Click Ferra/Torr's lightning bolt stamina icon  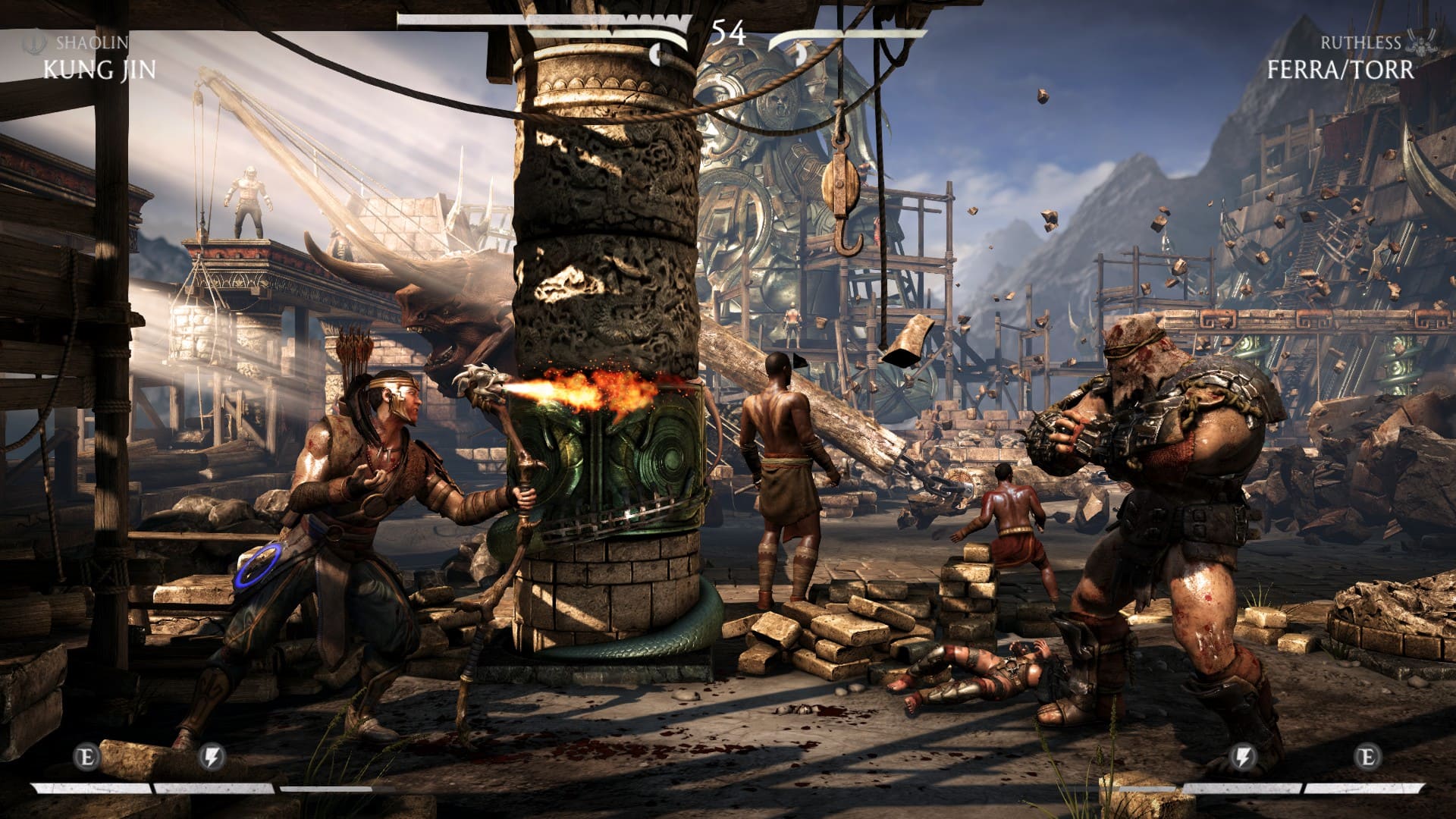tap(1243, 757)
